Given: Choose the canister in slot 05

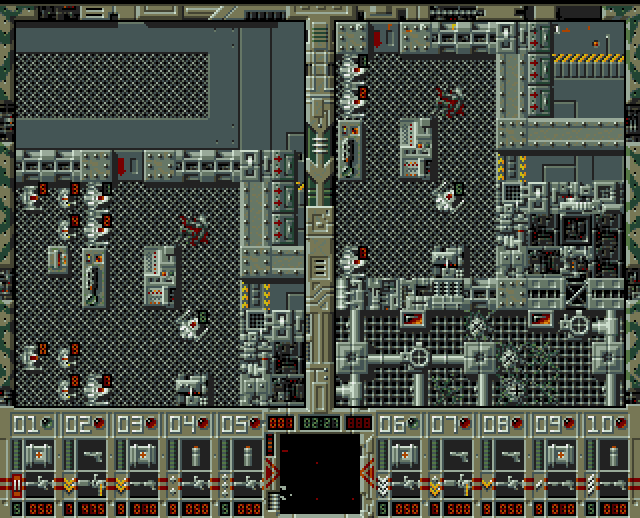Looking at the screenshot, I should point(245,455).
